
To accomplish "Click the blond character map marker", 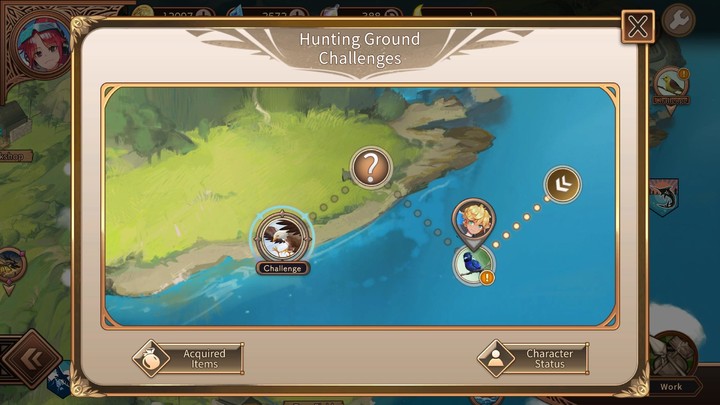I will pyautogui.click(x=472, y=220).
